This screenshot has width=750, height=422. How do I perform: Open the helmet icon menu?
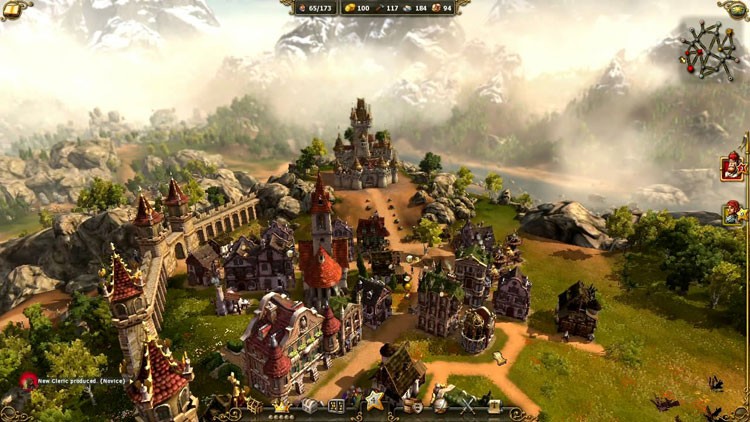tap(441, 407)
